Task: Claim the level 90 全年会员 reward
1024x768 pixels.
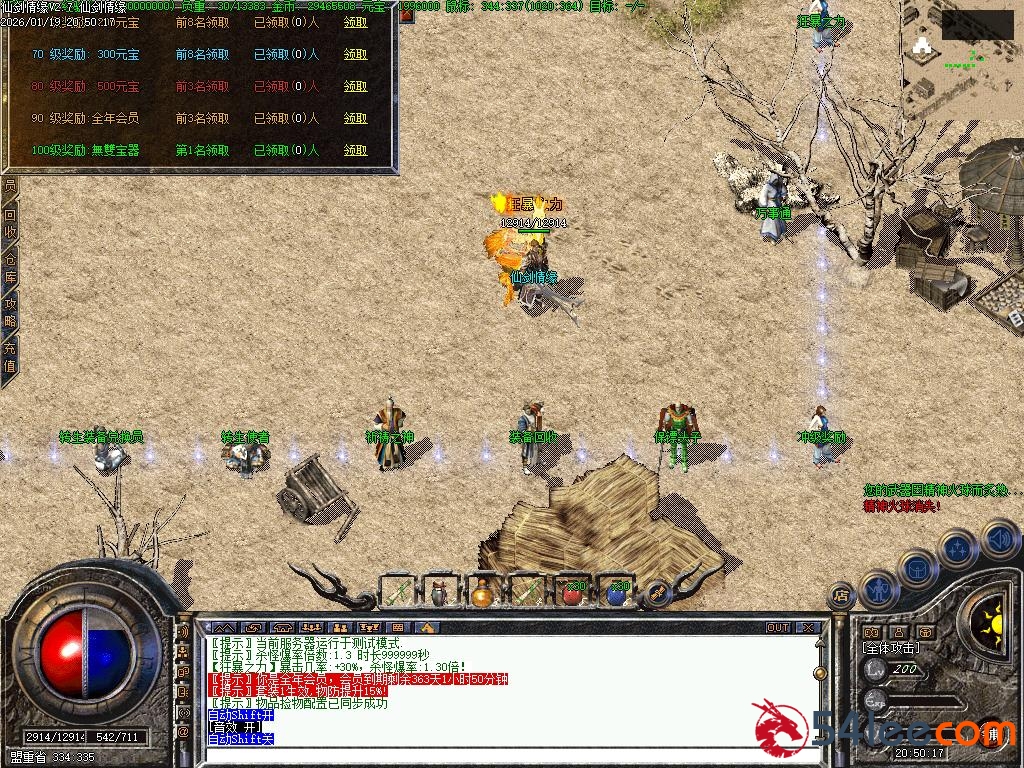Action: [355, 119]
